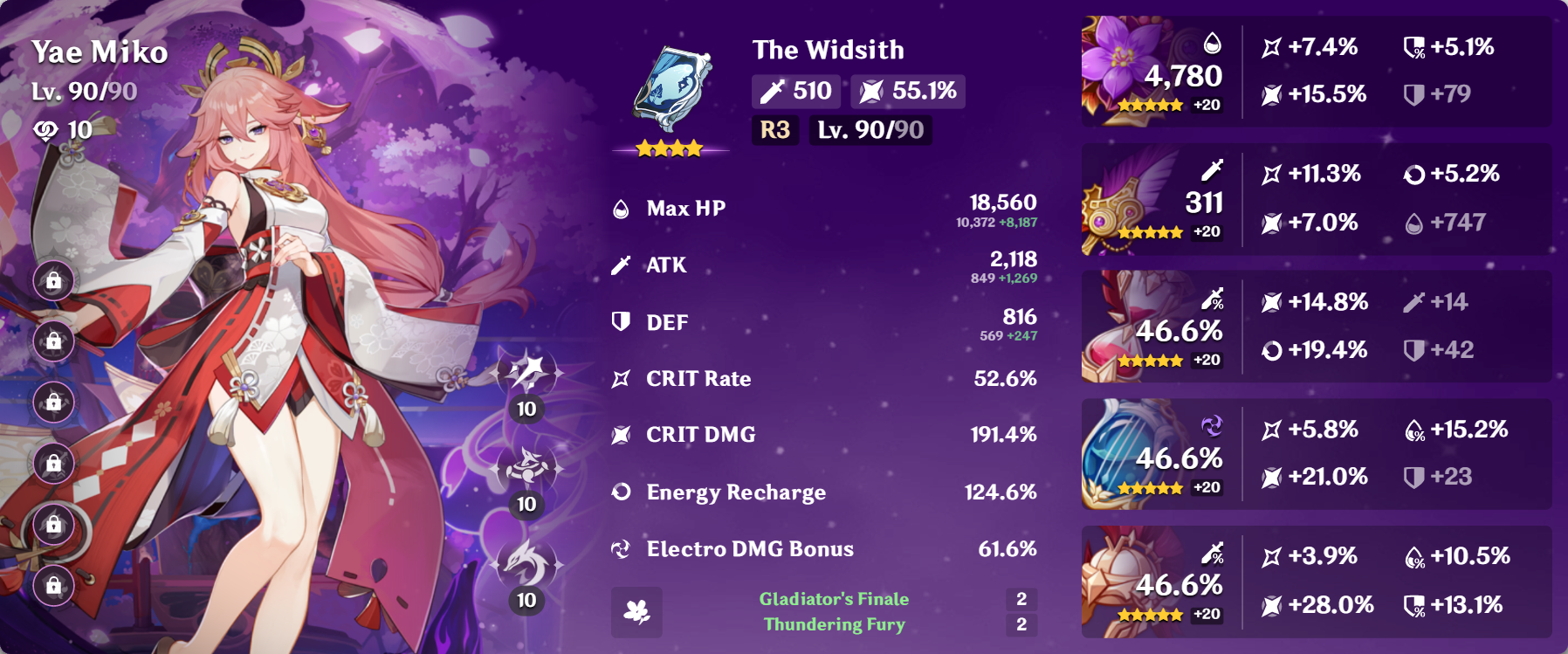
Task: Click the harp-shaped goblet artifact thumbnail
Action: pos(1126,454)
